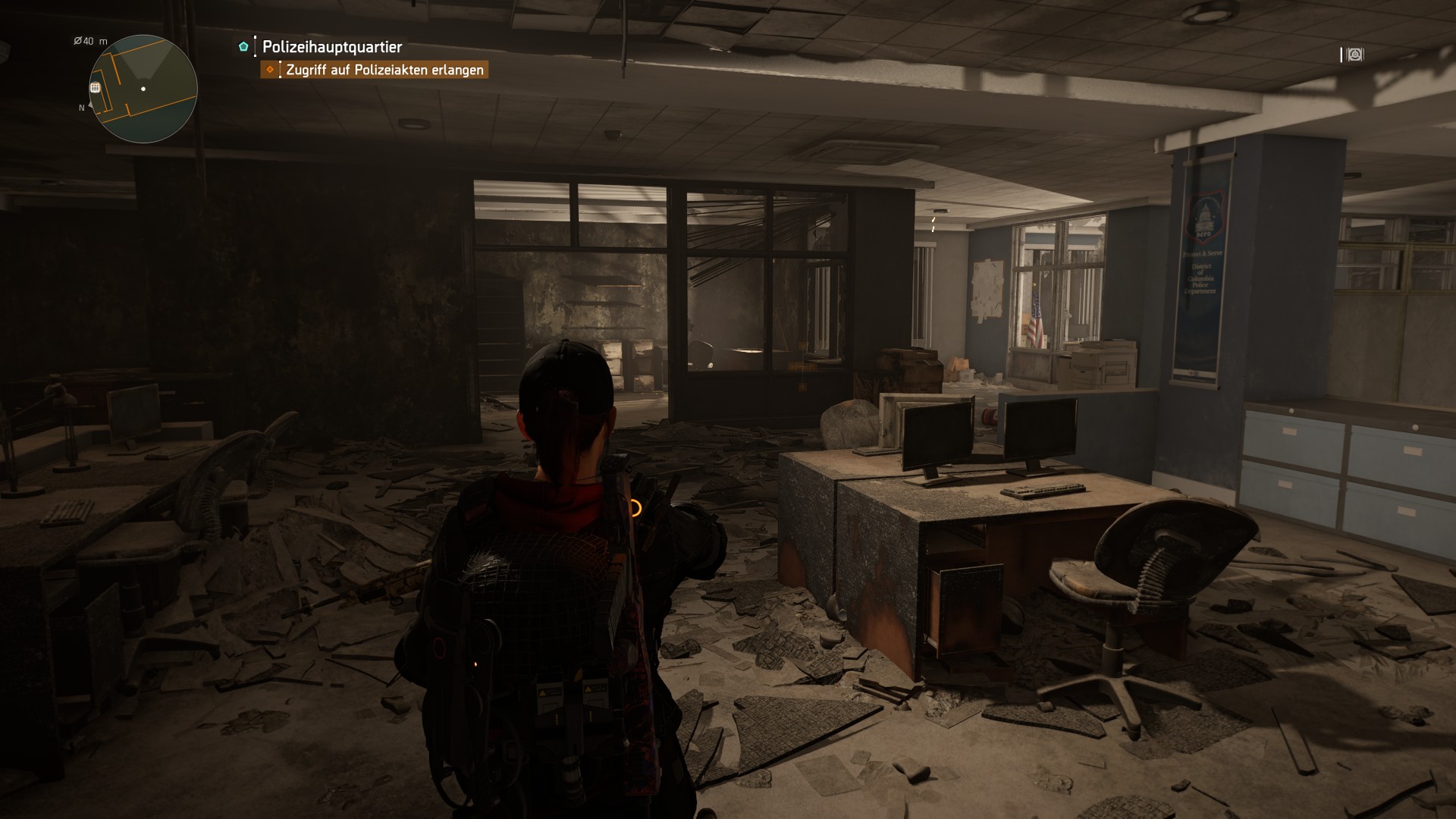Open the photo mode icon at top right
Image resolution: width=1456 pixels, height=819 pixels.
click(x=1355, y=54)
